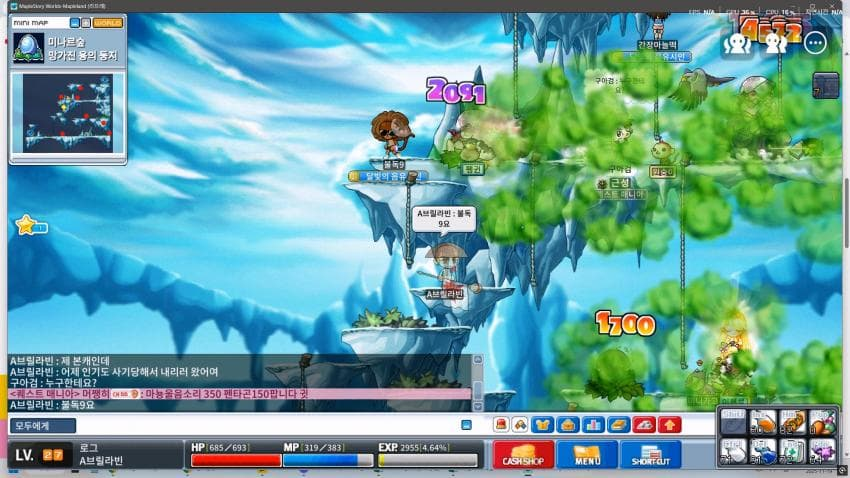The width and height of the screenshot is (850, 478).
Task: Open the calendar icon near right edge
Action: click(824, 85)
